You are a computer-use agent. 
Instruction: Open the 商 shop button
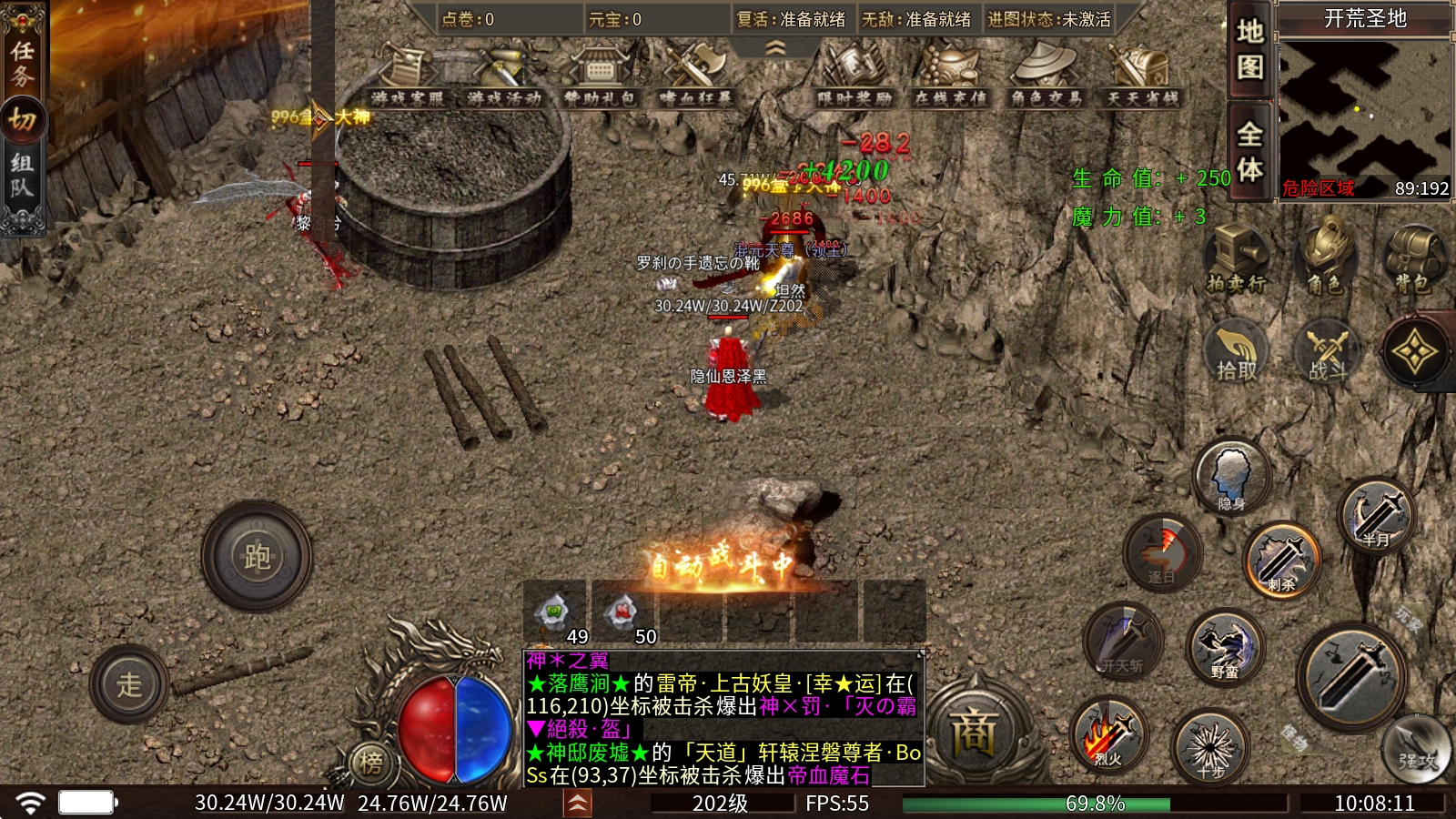click(x=973, y=733)
